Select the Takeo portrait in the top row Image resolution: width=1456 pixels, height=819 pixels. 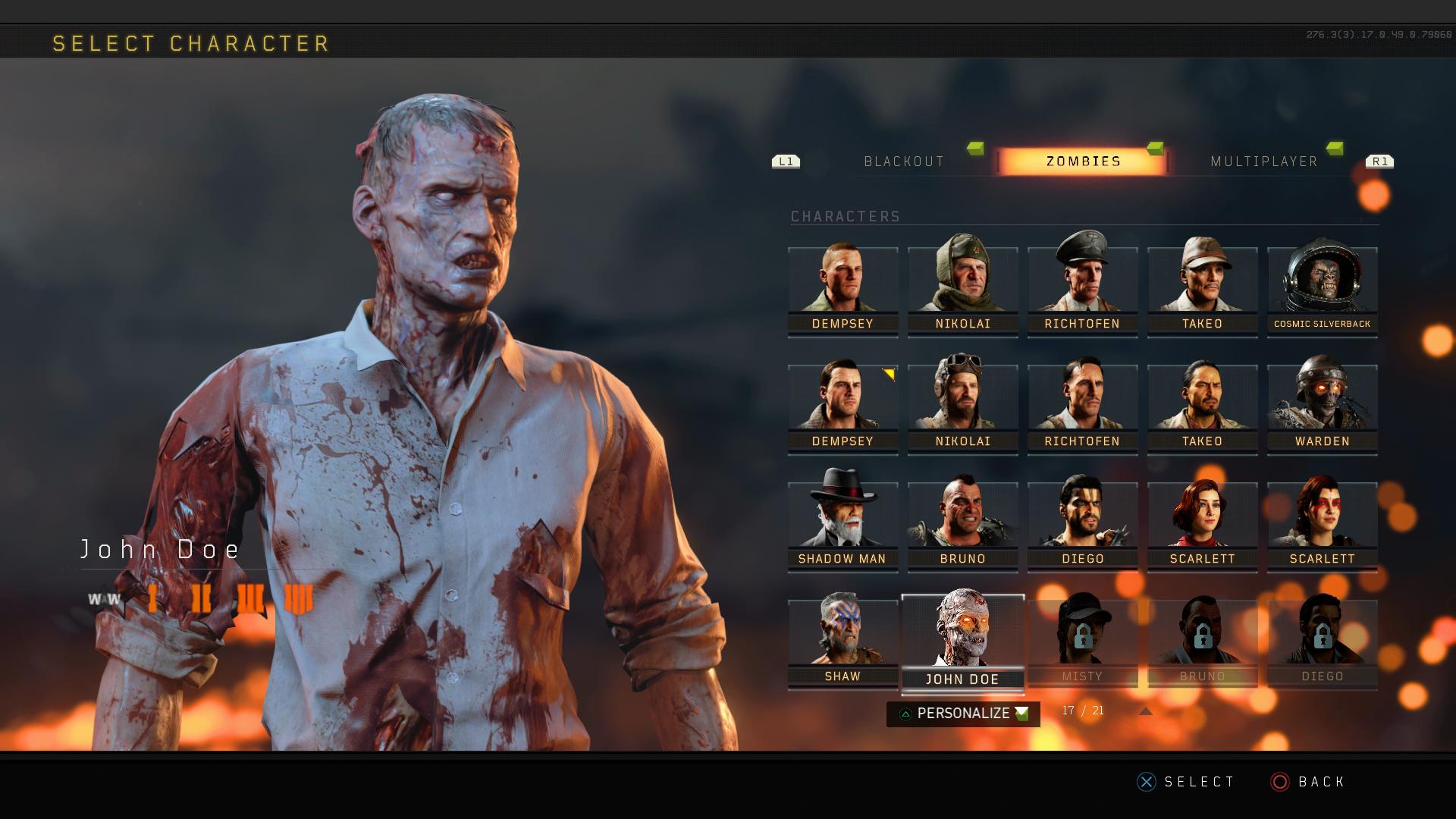1202,284
